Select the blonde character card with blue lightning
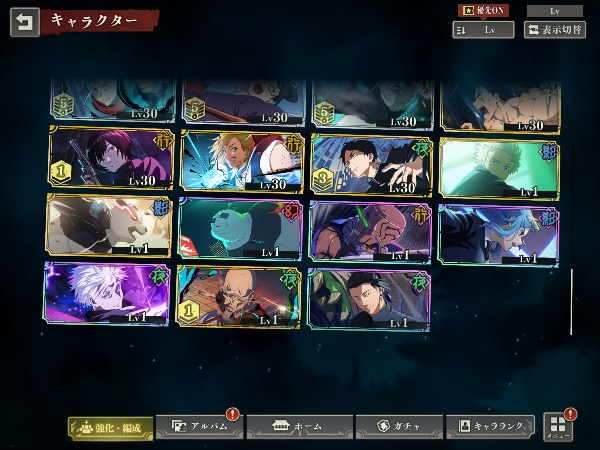Screen dimensions: 600x450 238,161
